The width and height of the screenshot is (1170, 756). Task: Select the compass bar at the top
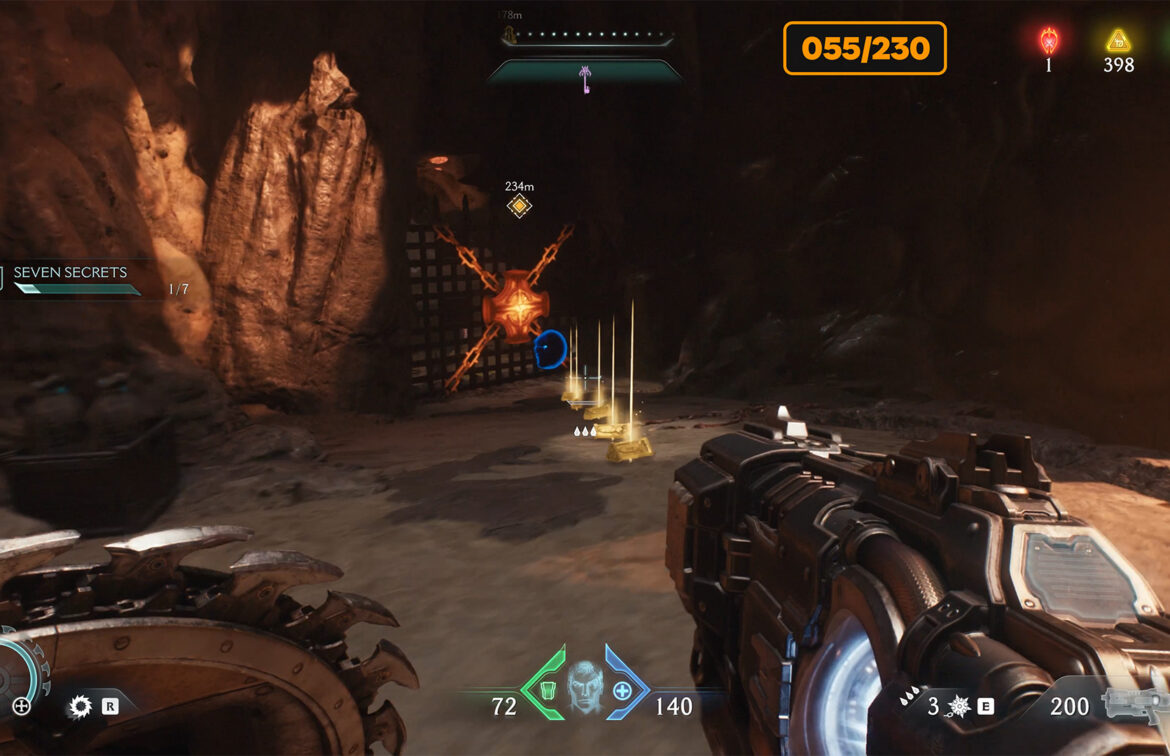(587, 40)
